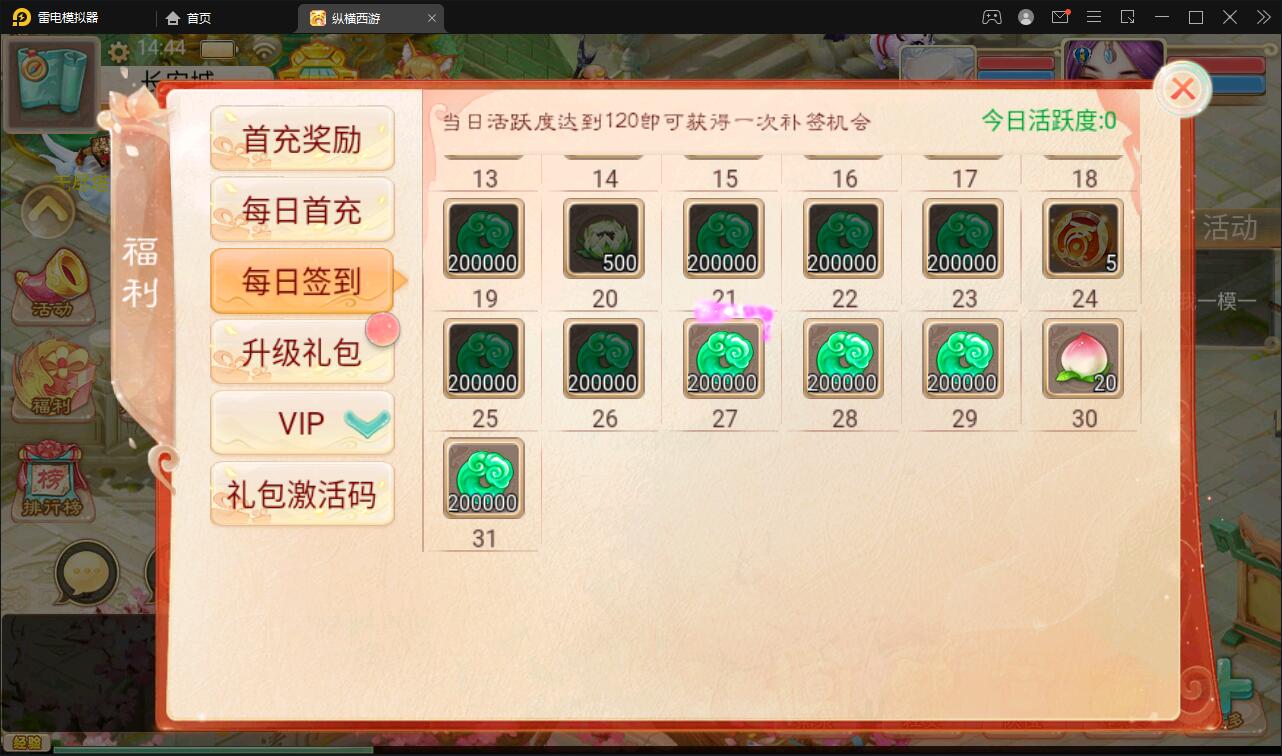Collect the day 30 peach reward
Image resolution: width=1282 pixels, height=756 pixels.
coord(1082,358)
